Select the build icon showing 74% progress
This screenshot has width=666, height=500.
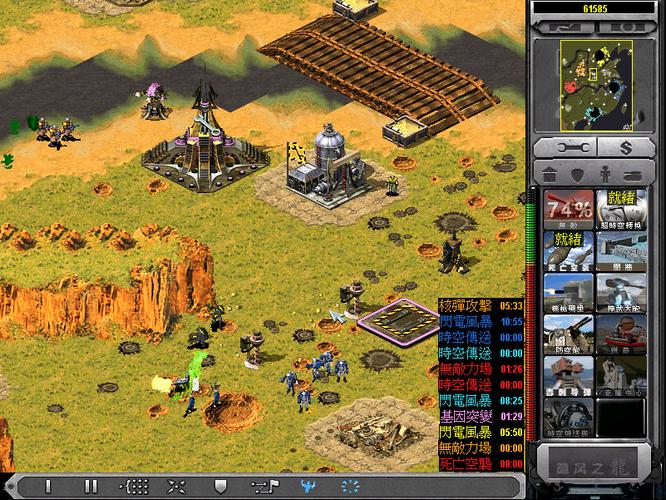tap(568, 209)
